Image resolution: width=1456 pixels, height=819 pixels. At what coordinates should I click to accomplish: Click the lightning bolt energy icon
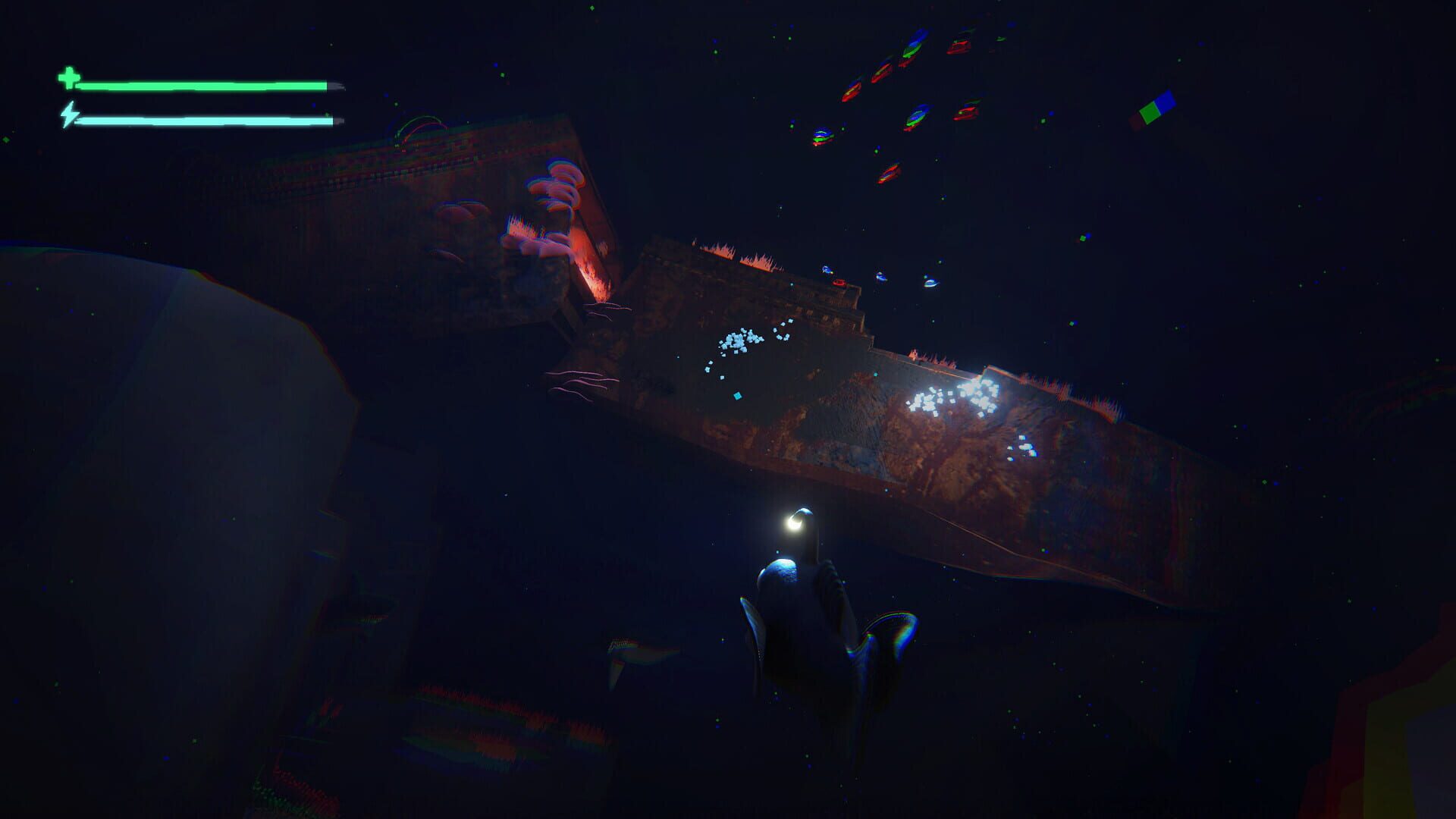coord(70,115)
